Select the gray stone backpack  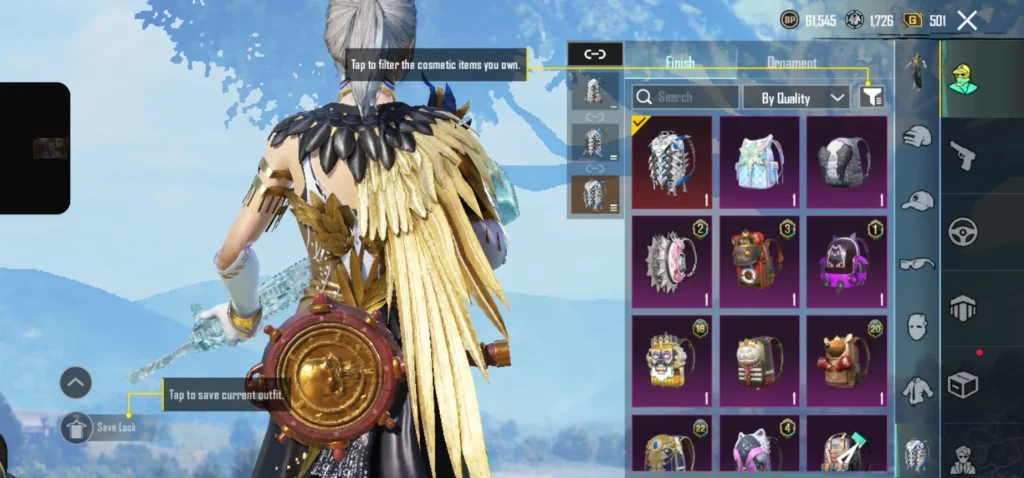[x=847, y=162]
